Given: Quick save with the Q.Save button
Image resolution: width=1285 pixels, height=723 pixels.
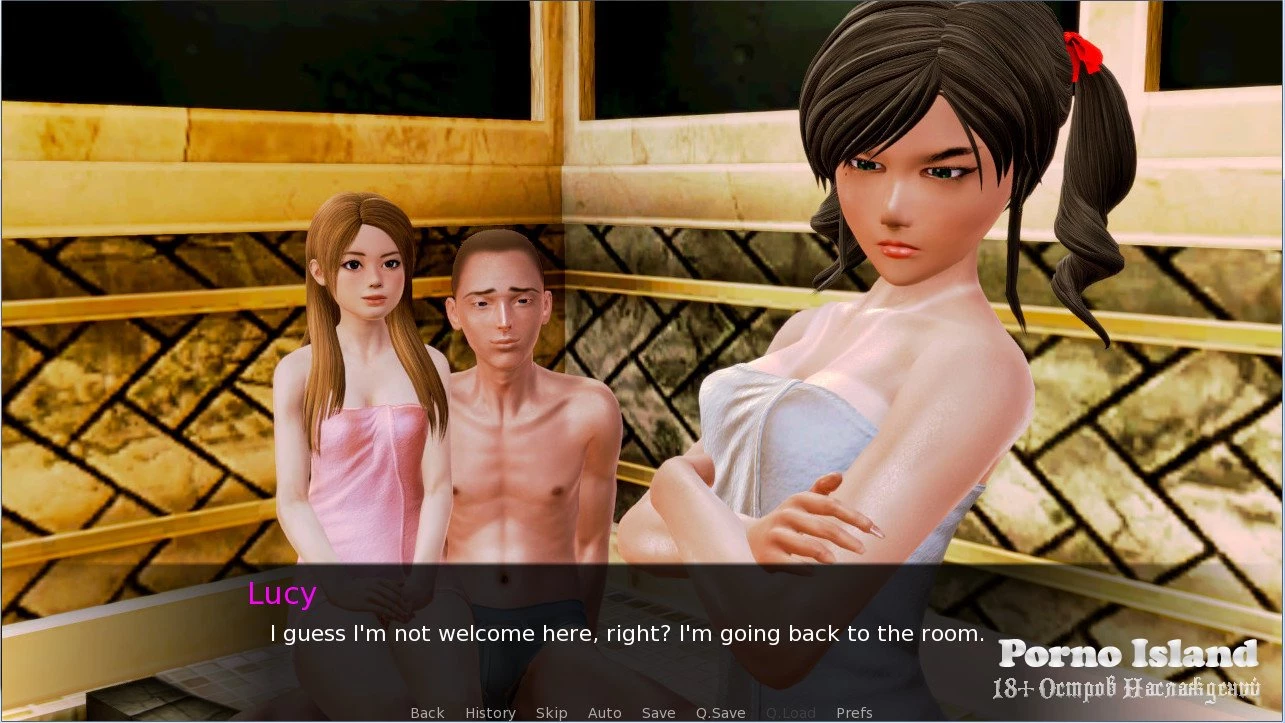Looking at the screenshot, I should pos(720,713).
